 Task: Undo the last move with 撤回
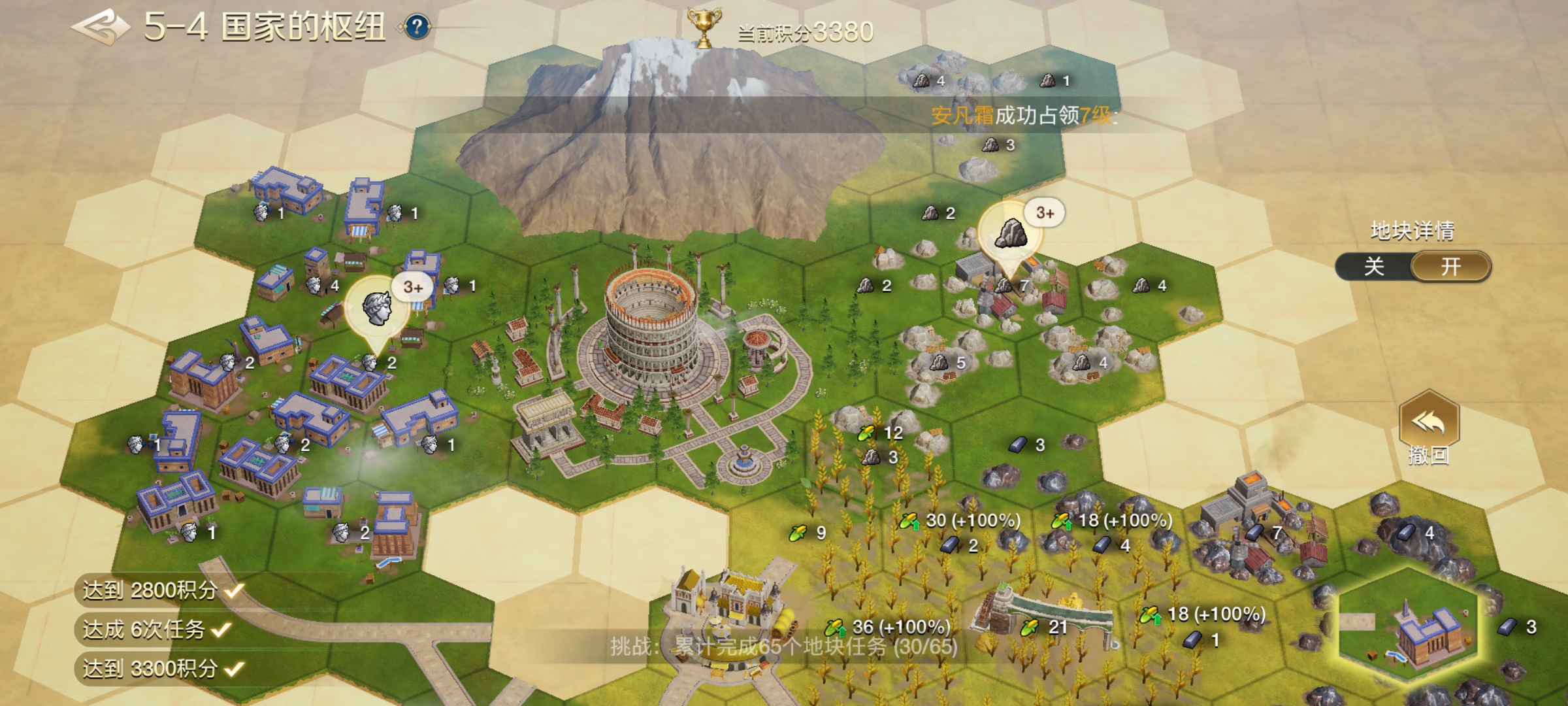pos(1429,428)
